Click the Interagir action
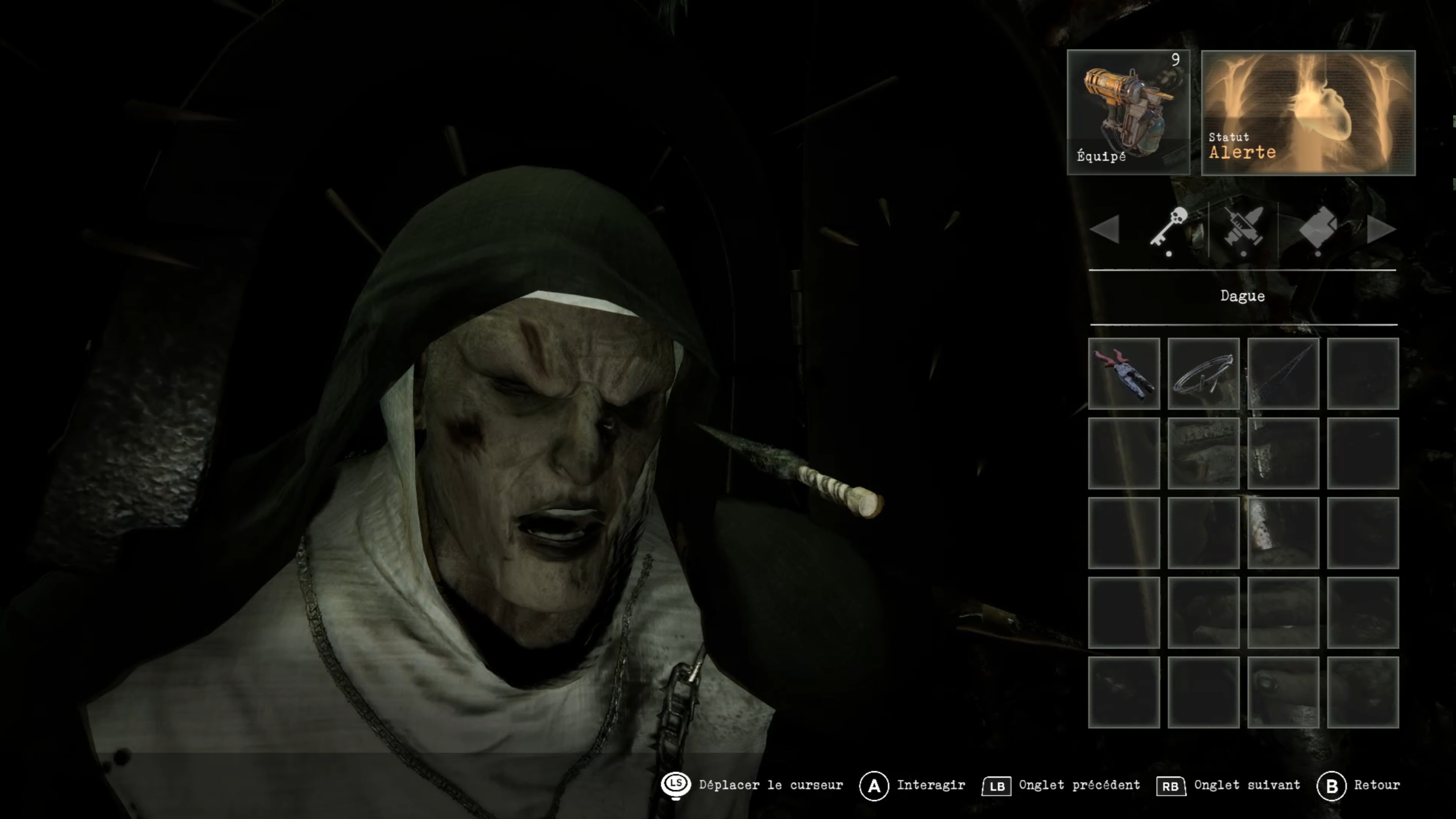The height and width of the screenshot is (819, 1456). 913,785
